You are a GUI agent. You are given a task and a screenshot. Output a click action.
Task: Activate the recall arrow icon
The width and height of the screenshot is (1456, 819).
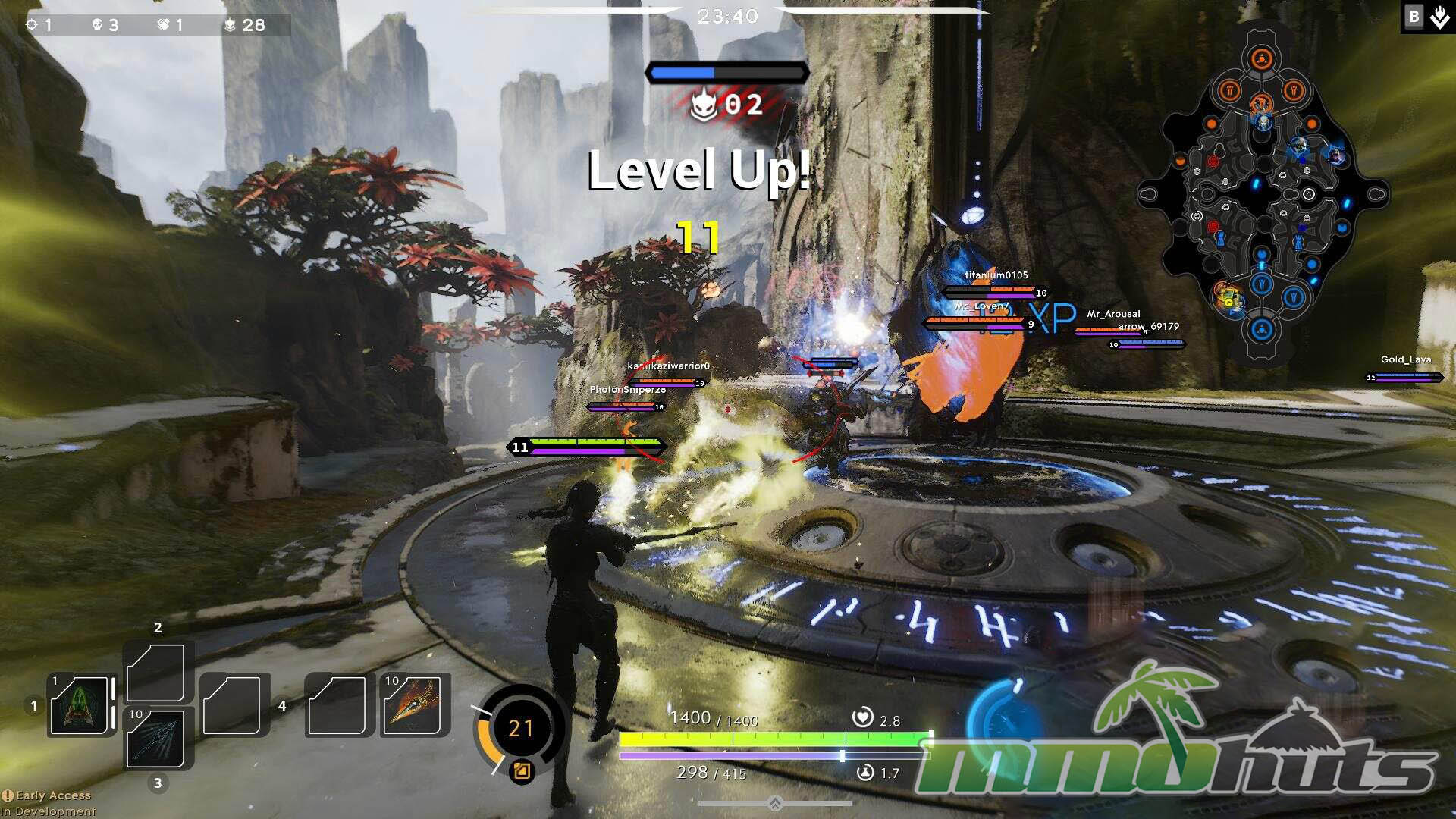[x=1439, y=17]
